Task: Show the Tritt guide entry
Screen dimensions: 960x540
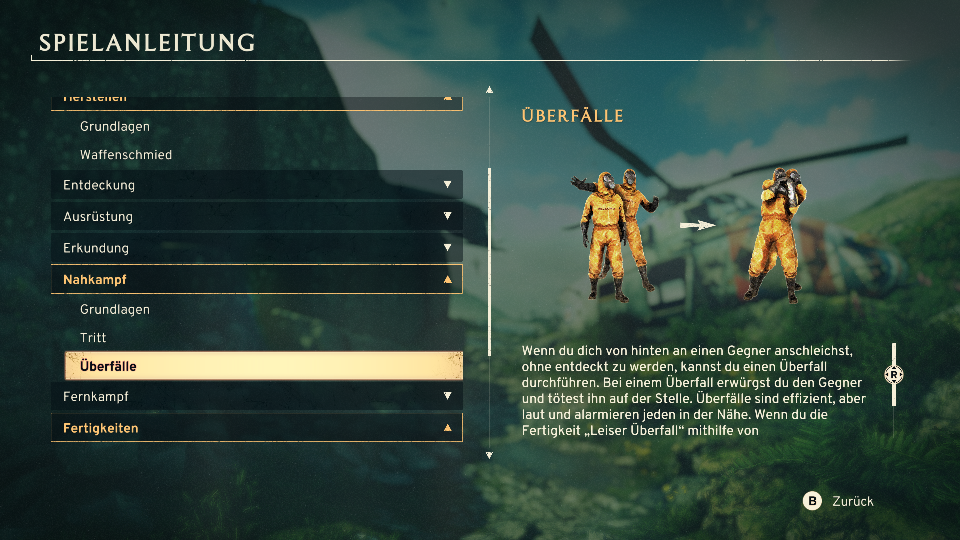Action: click(93, 338)
